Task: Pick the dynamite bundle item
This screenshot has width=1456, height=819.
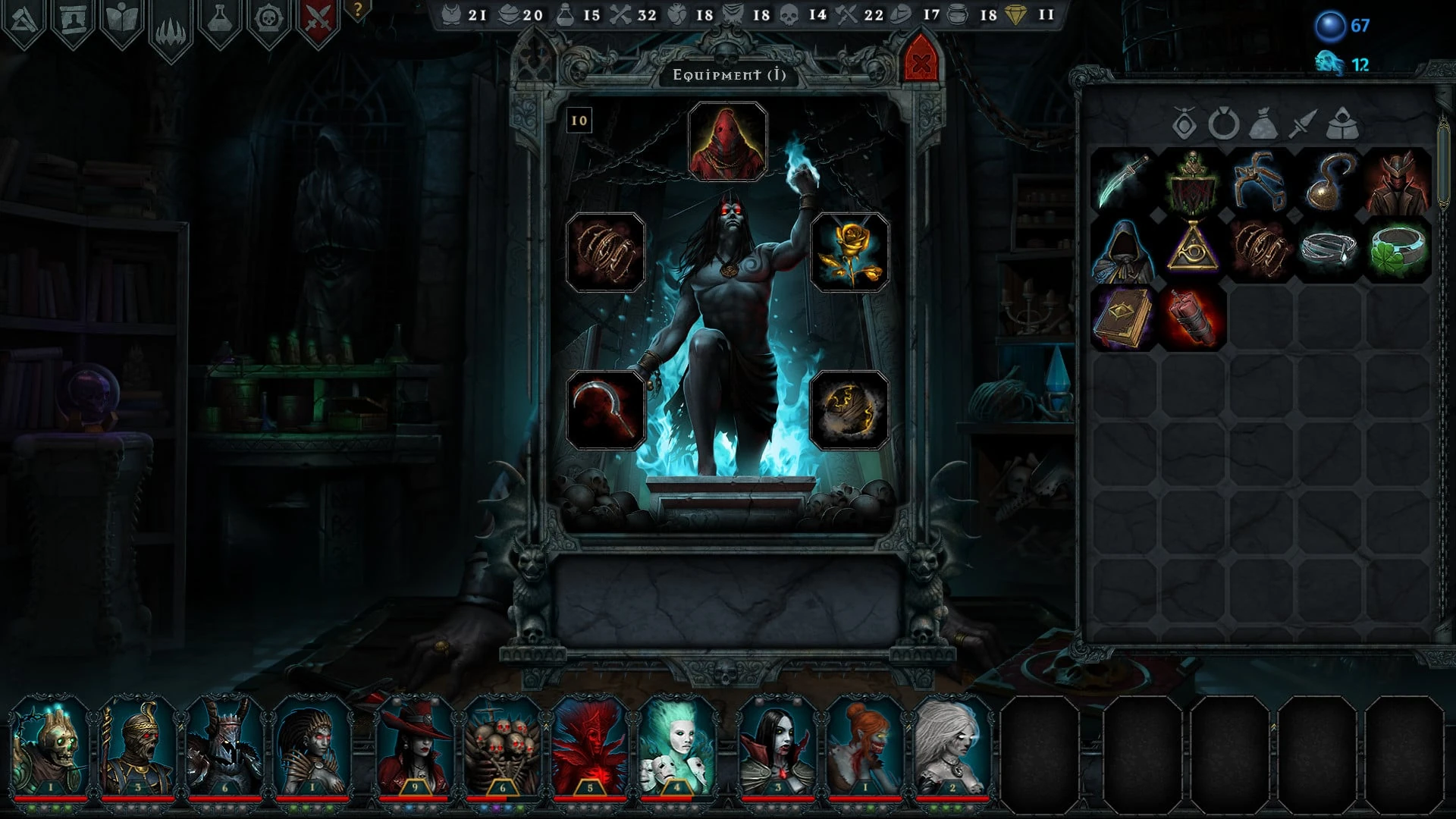Action: [x=1192, y=318]
